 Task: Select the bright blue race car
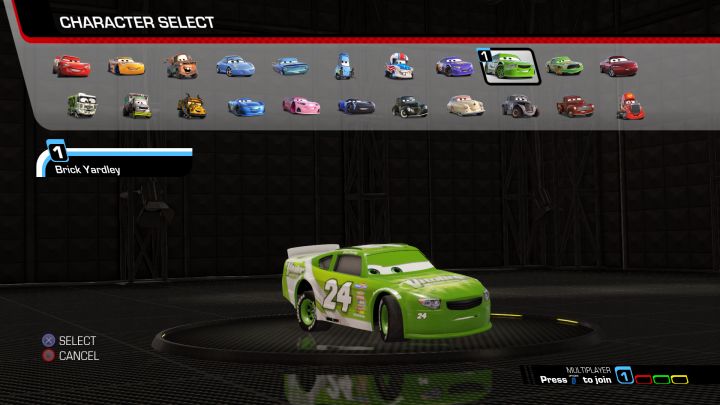[x=246, y=104]
